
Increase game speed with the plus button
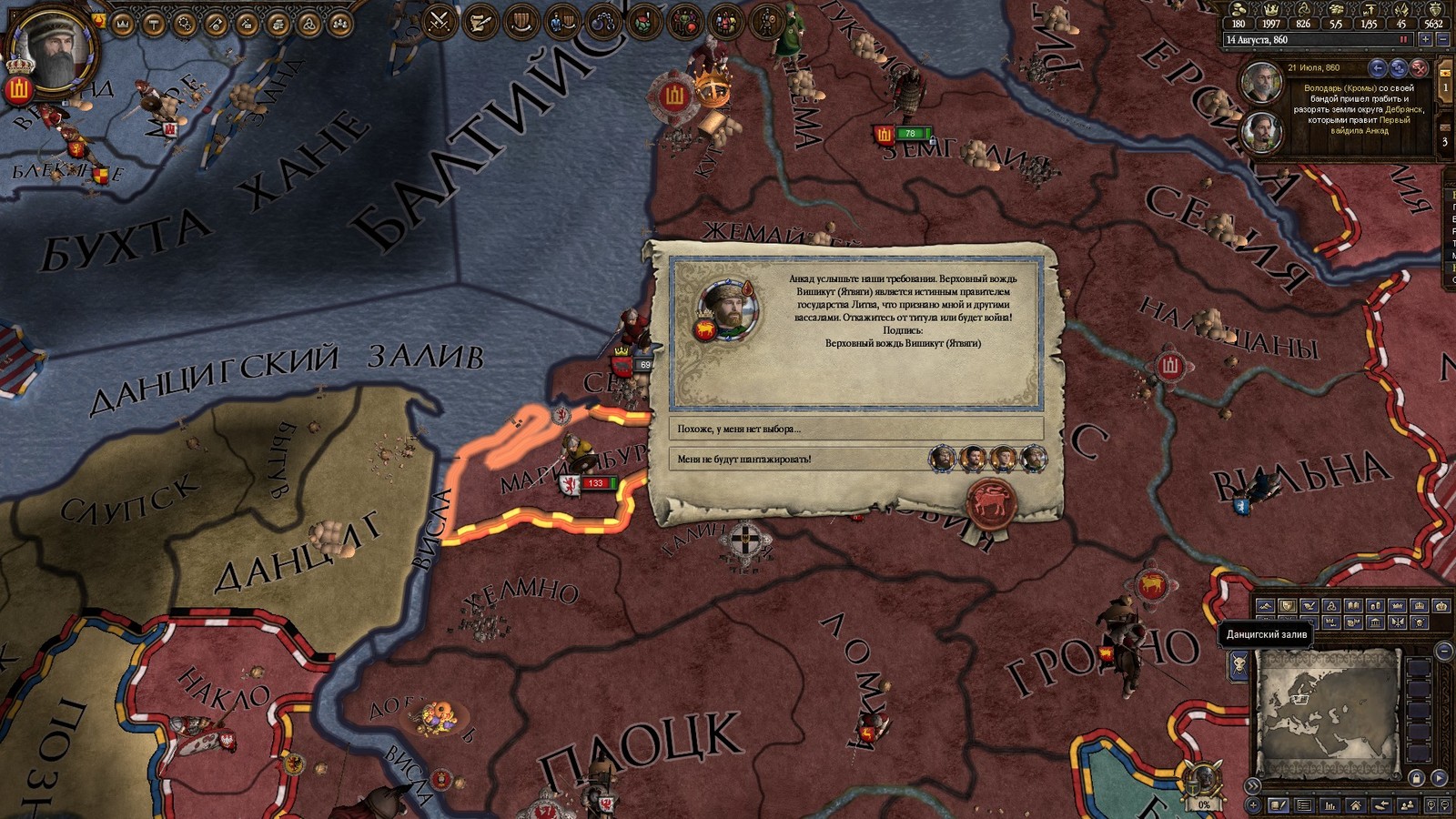tap(1426, 40)
